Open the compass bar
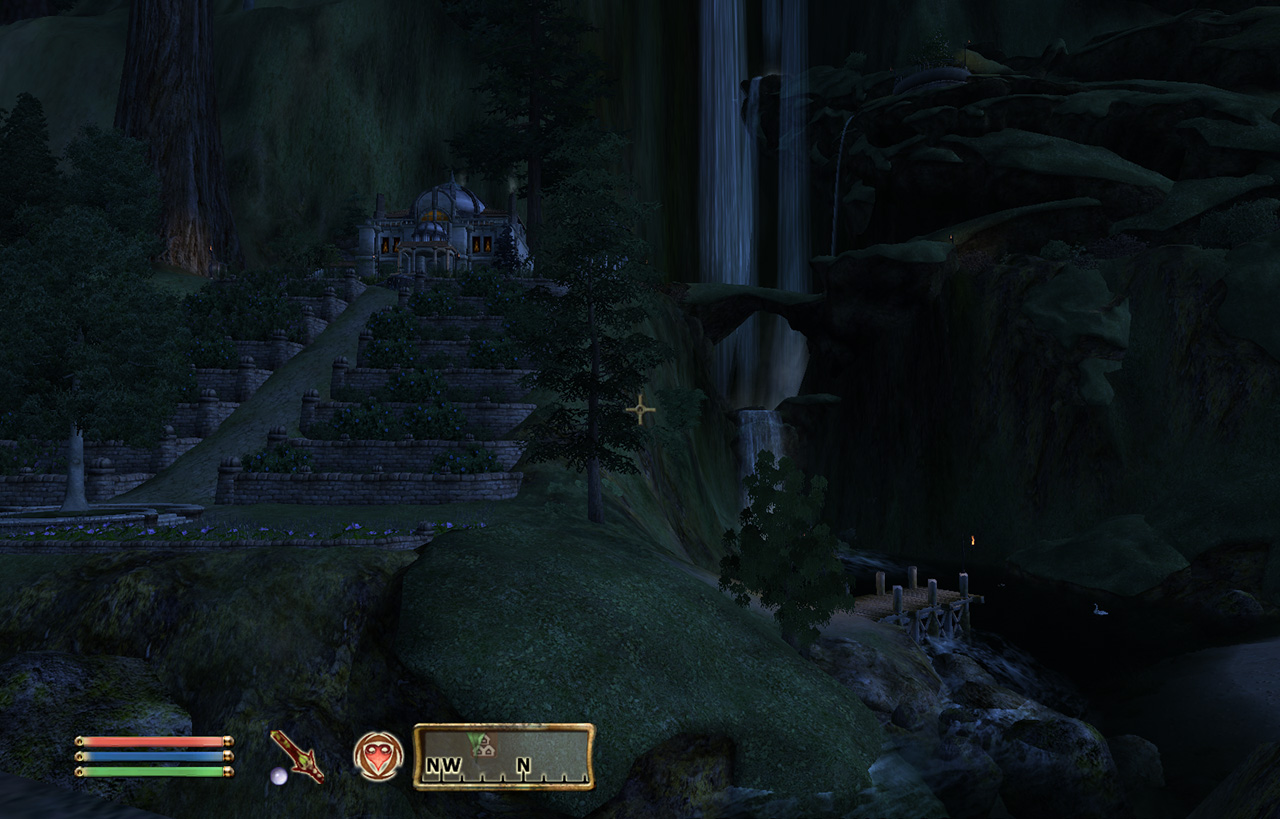Image resolution: width=1280 pixels, height=819 pixels. pos(504,757)
